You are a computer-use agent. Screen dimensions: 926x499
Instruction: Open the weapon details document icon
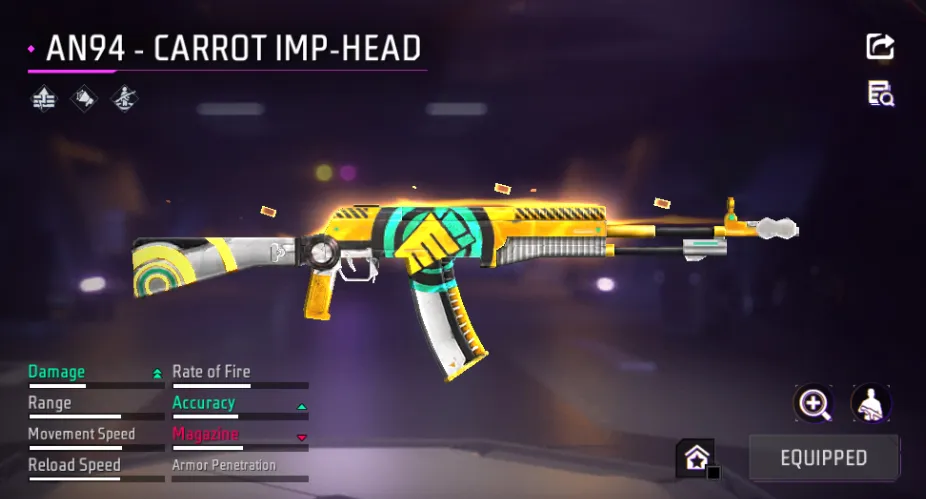pyautogui.click(x=880, y=94)
